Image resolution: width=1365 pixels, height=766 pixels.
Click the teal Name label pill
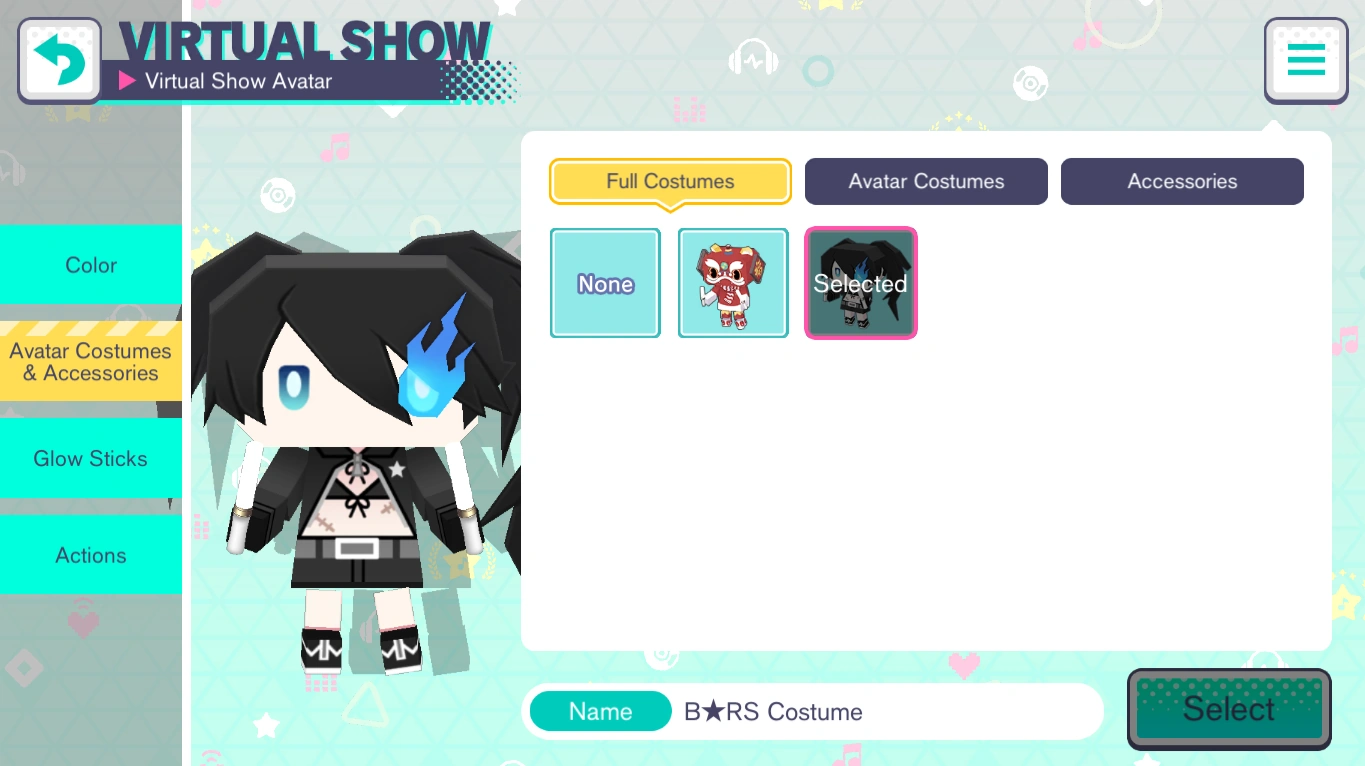coord(600,711)
